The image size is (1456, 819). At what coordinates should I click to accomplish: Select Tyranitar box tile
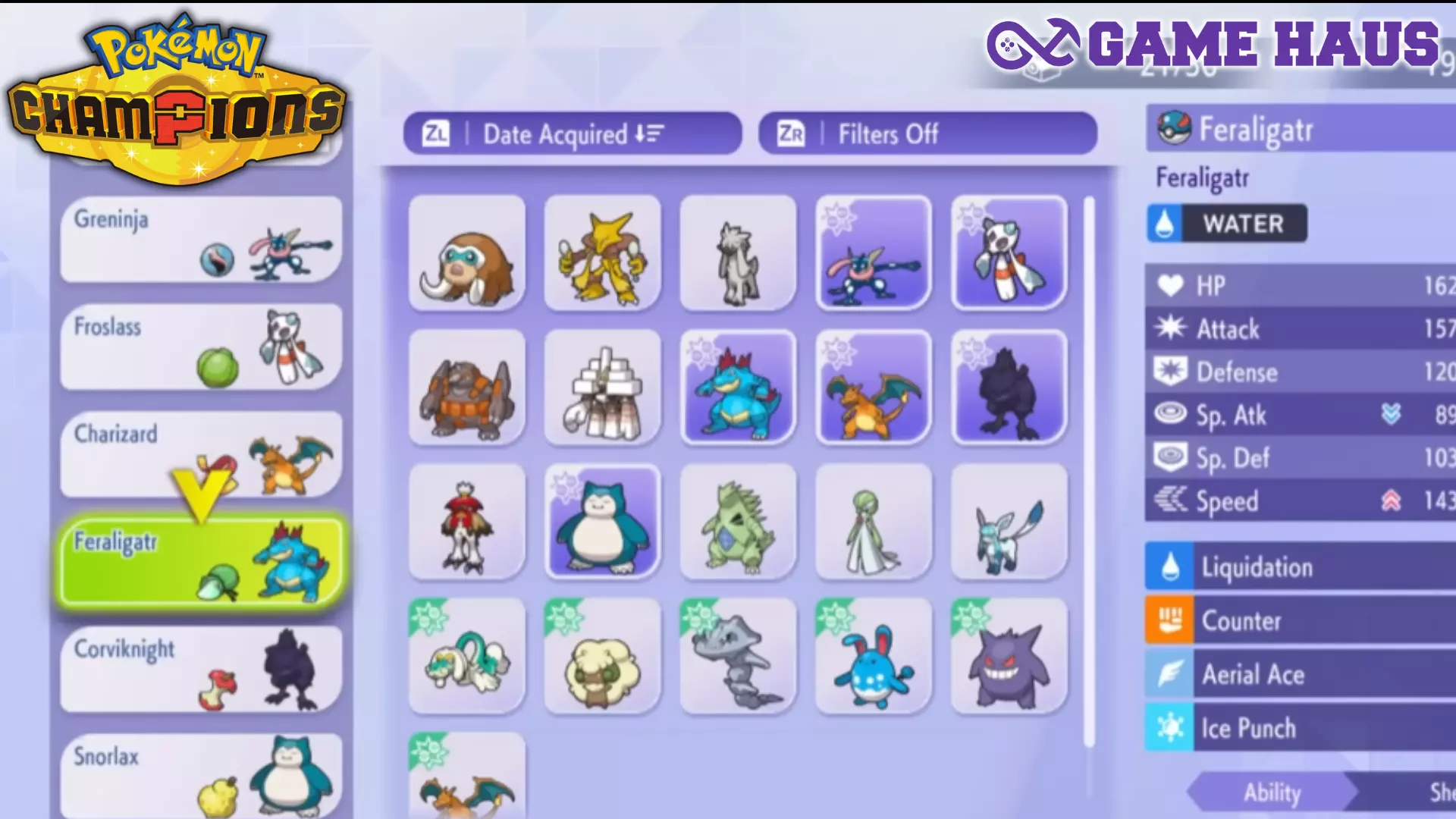click(738, 522)
